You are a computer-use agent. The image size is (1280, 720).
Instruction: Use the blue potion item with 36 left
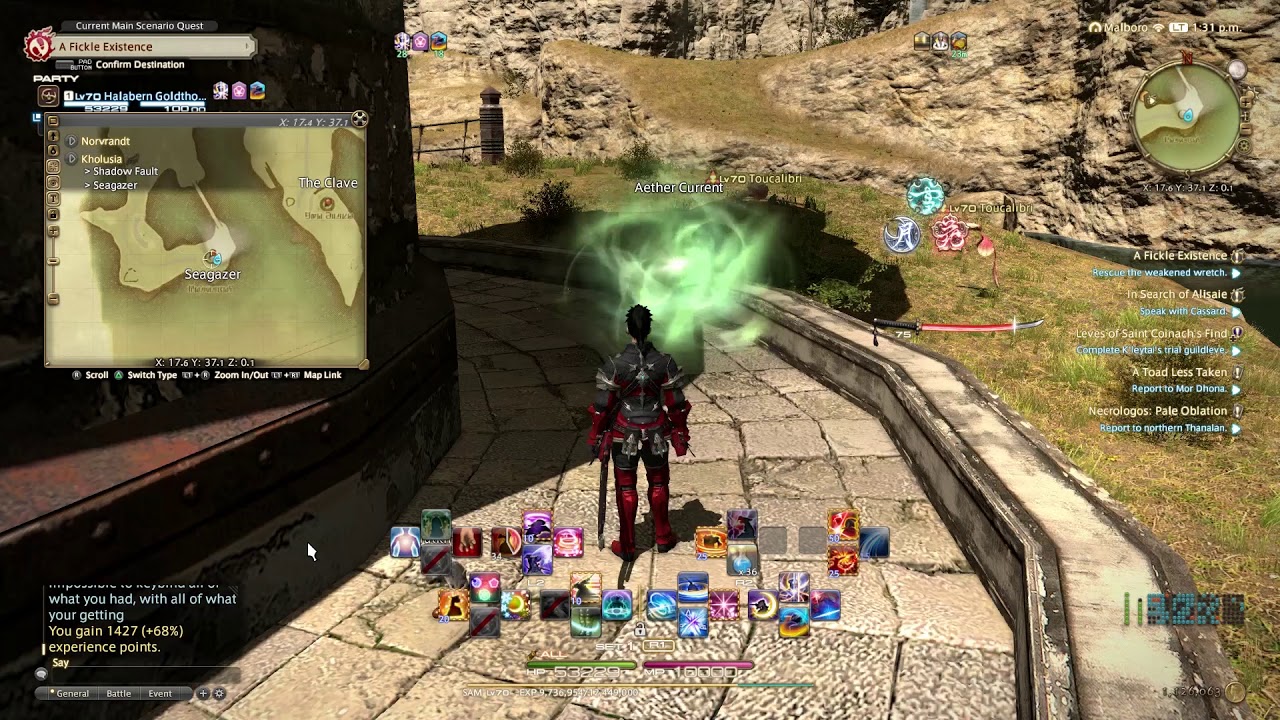[x=742, y=560]
